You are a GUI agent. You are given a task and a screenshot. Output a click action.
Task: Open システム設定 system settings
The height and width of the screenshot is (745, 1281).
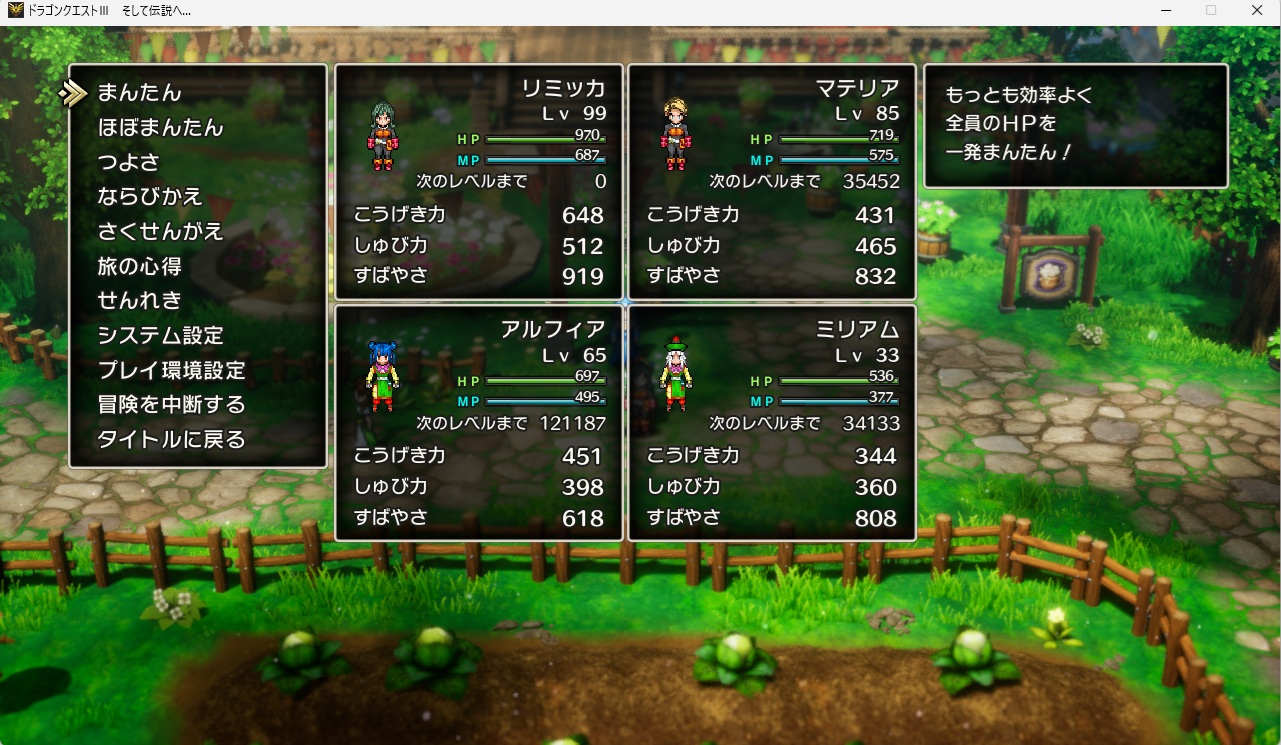coord(160,335)
